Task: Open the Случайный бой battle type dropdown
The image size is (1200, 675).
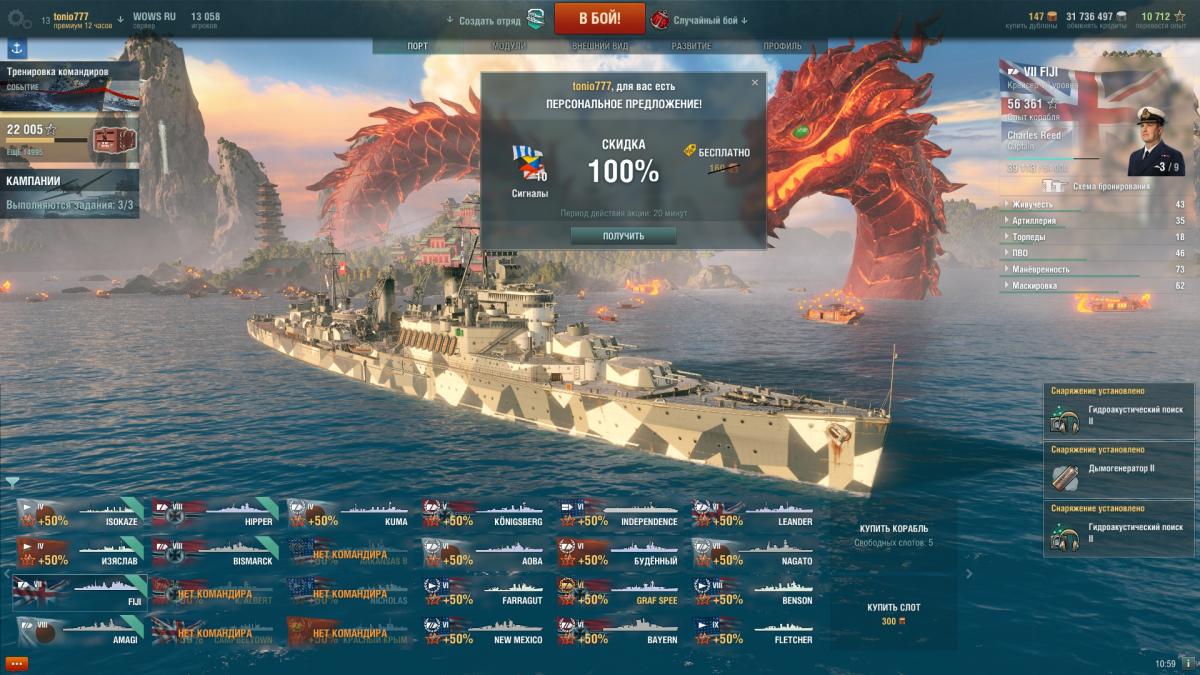Action: [x=705, y=20]
